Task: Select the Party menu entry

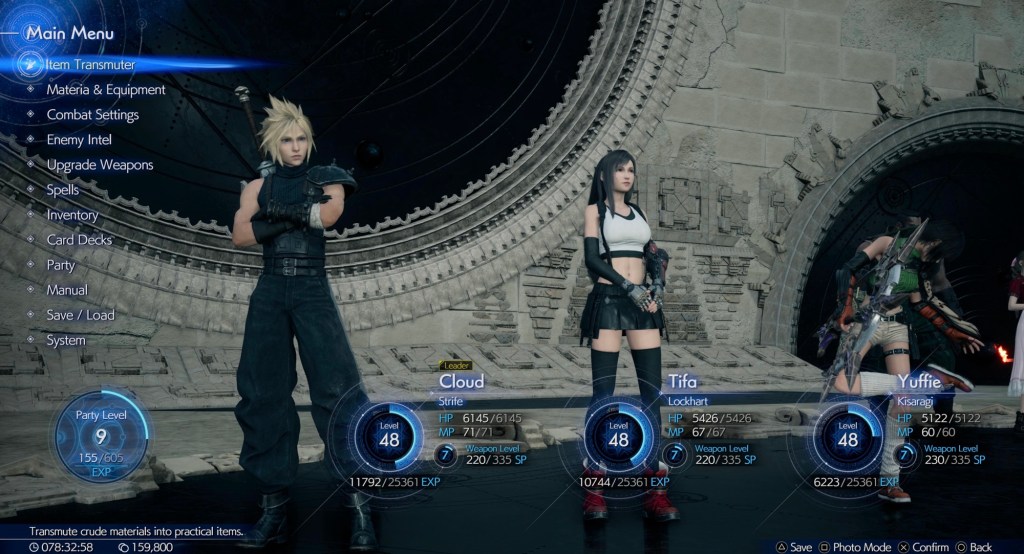Action: point(60,265)
